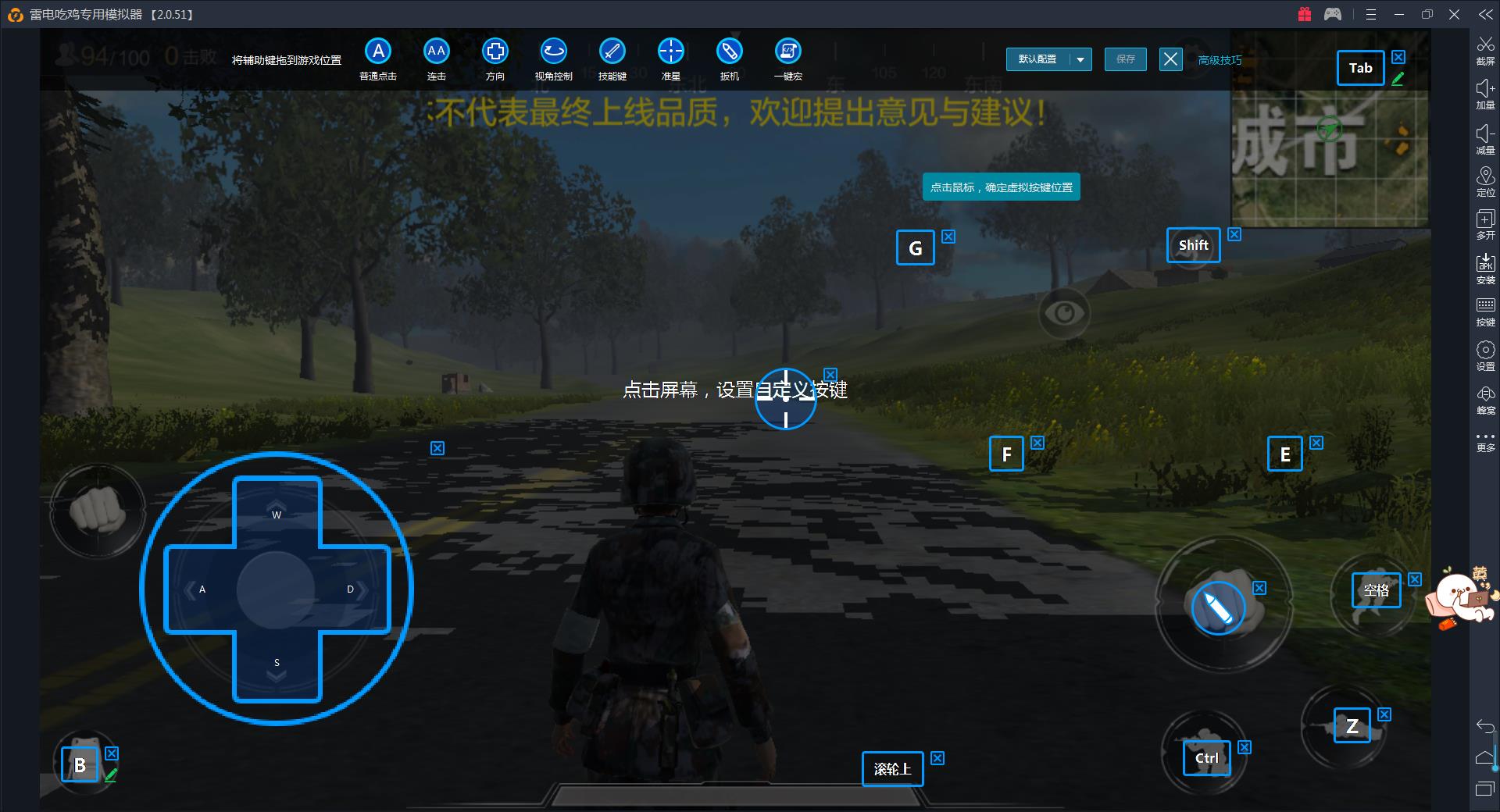Close the key mapping editor panel

point(1170,59)
